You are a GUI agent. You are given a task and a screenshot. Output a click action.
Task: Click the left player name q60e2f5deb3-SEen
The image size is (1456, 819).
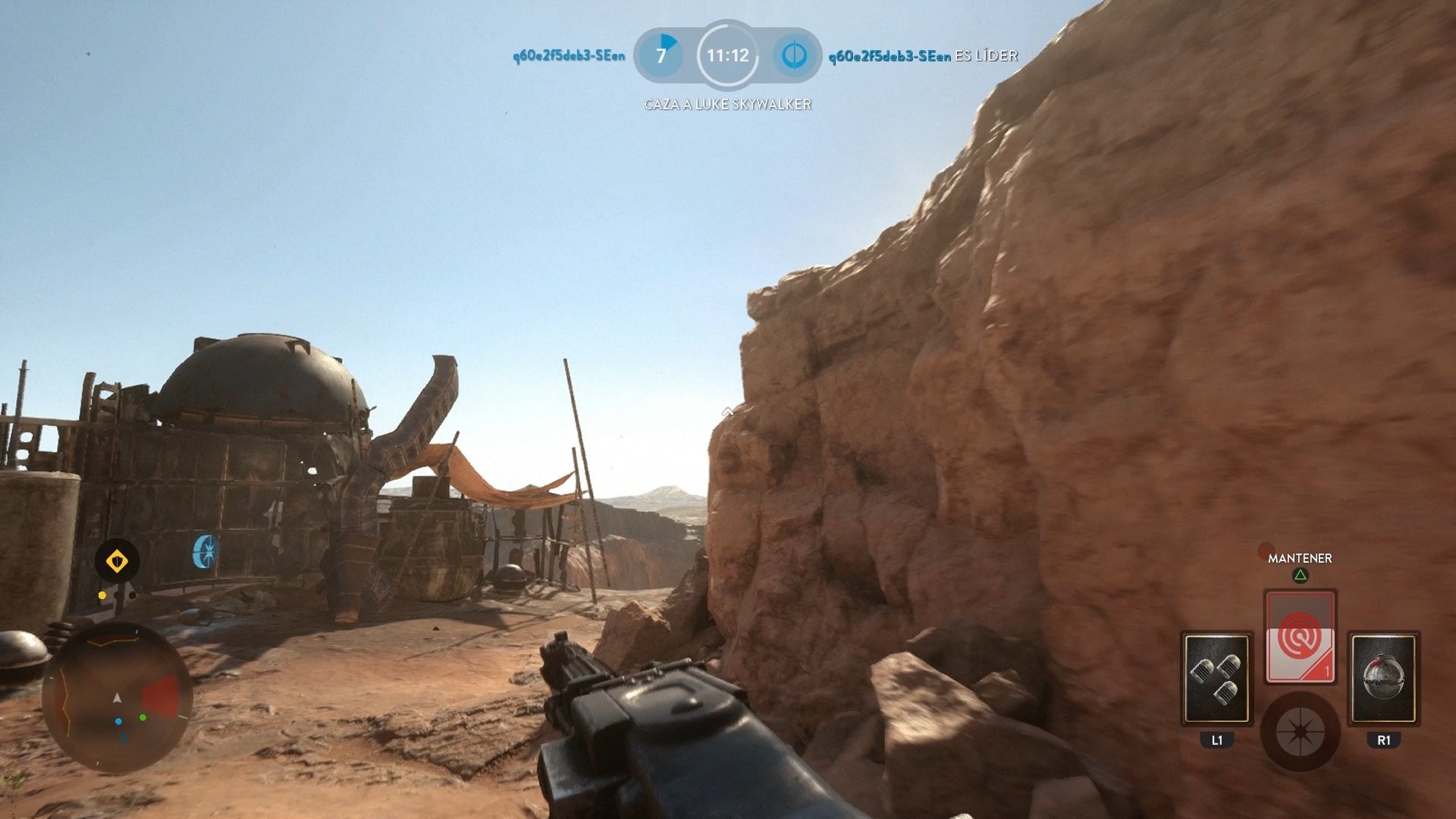pyautogui.click(x=568, y=55)
